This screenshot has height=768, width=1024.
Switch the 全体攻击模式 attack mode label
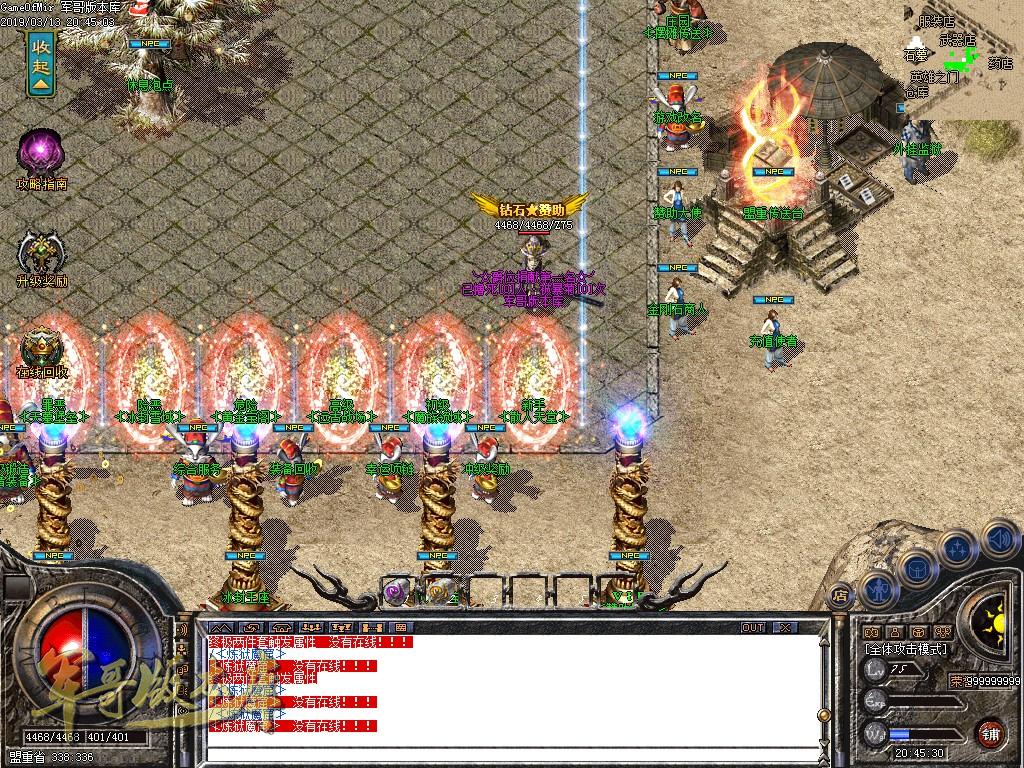tap(907, 649)
